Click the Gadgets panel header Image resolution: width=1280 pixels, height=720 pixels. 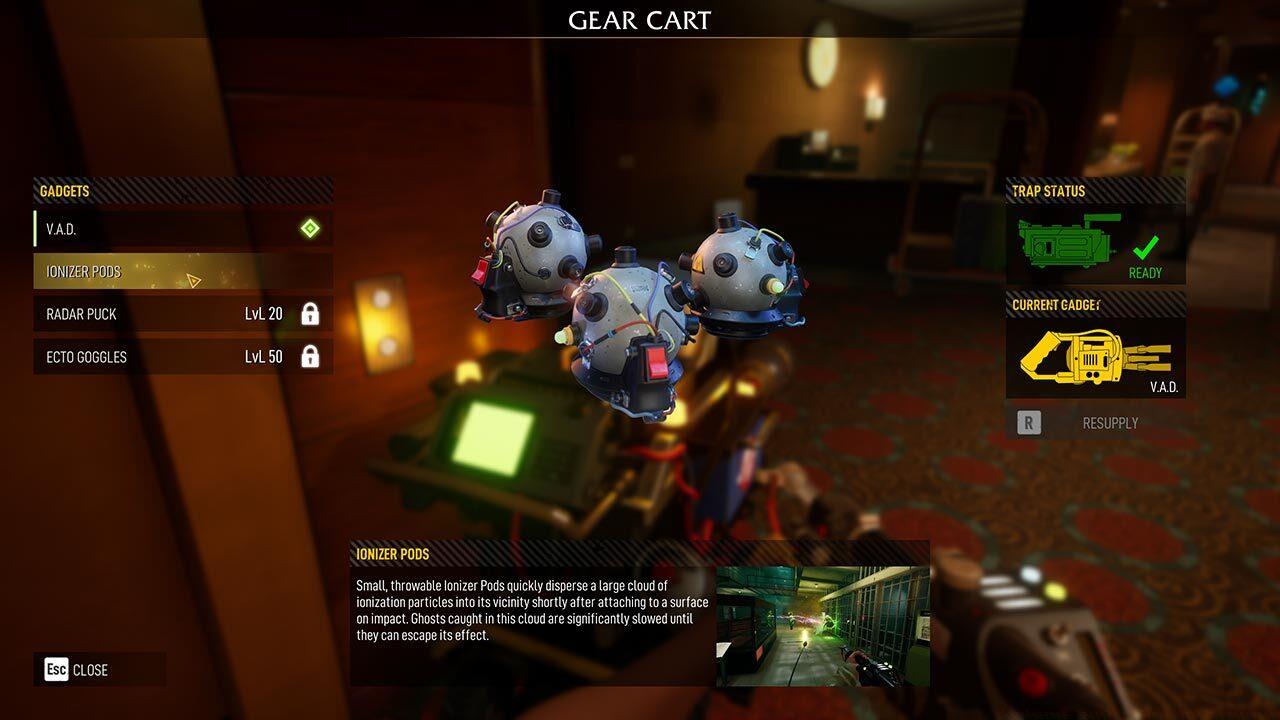(x=65, y=191)
